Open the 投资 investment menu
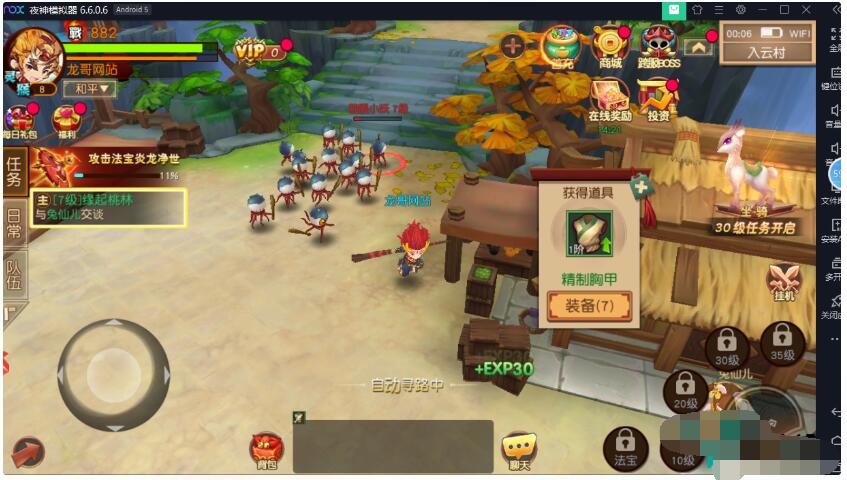847x480 pixels. [x=657, y=101]
